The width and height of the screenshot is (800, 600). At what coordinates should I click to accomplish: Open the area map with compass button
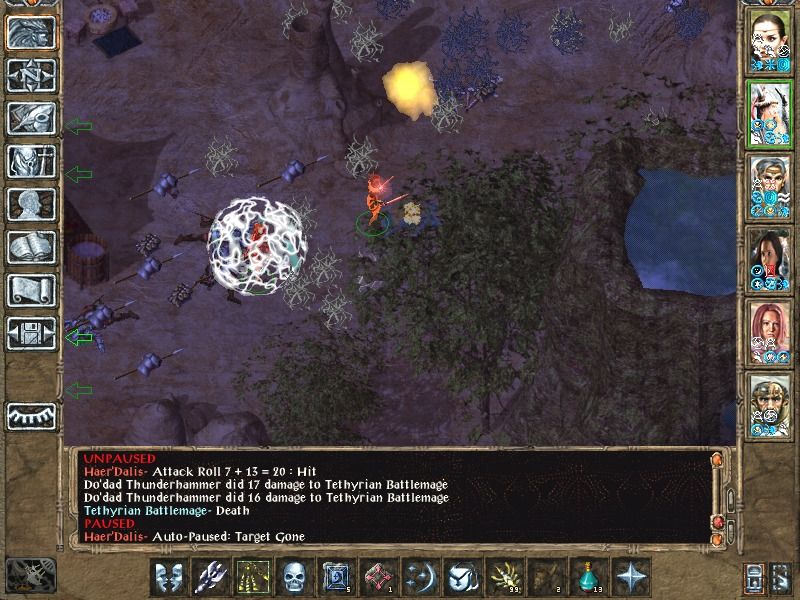31,75
